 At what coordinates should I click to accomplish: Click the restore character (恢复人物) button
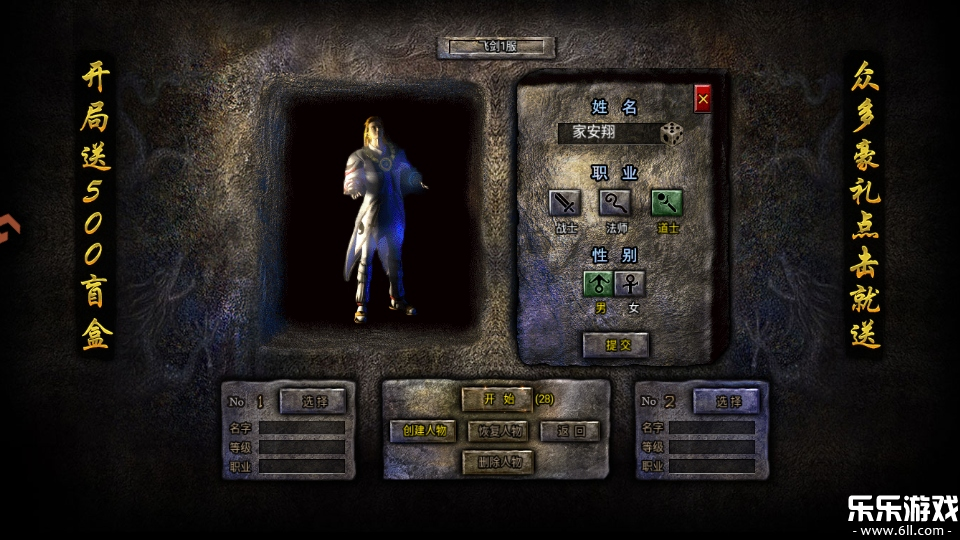[x=497, y=431]
